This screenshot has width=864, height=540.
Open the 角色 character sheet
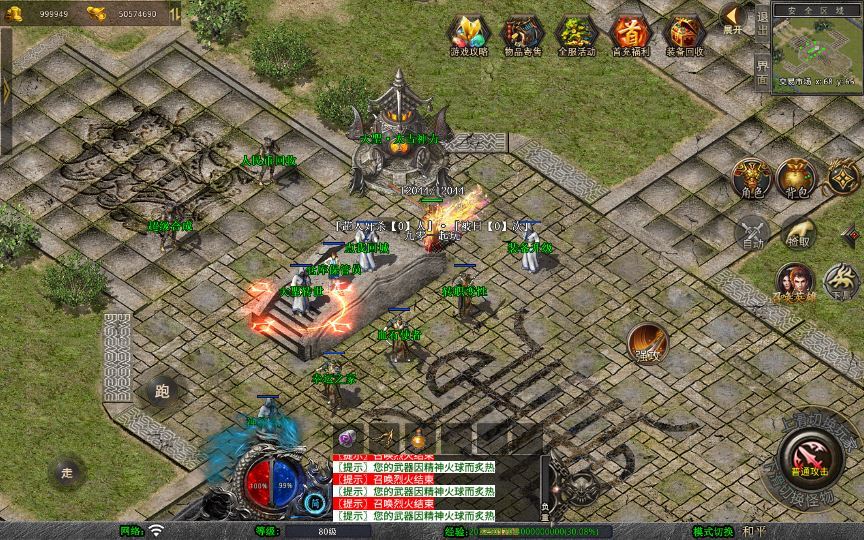pos(750,177)
